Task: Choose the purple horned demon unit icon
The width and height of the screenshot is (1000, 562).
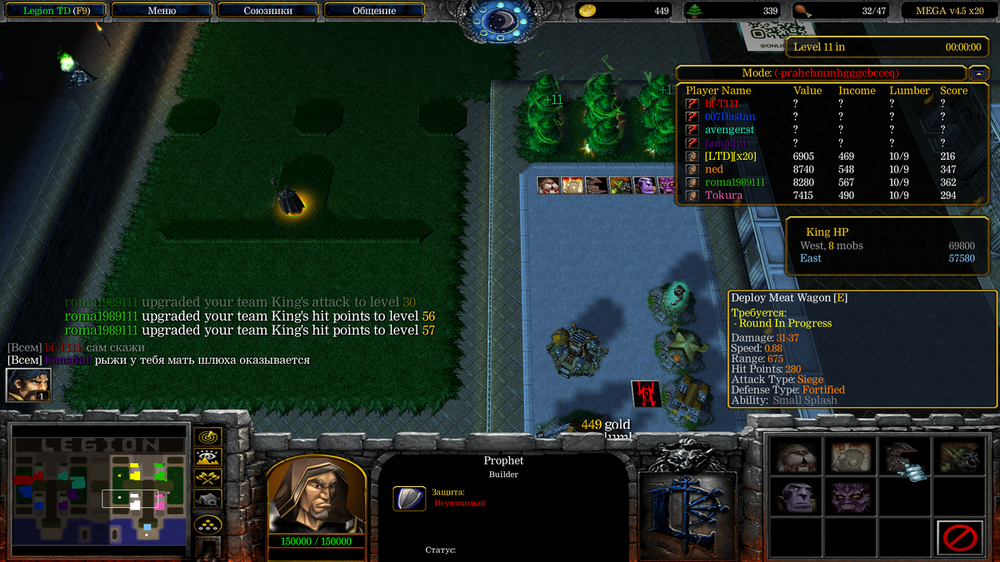Action: [x=852, y=497]
